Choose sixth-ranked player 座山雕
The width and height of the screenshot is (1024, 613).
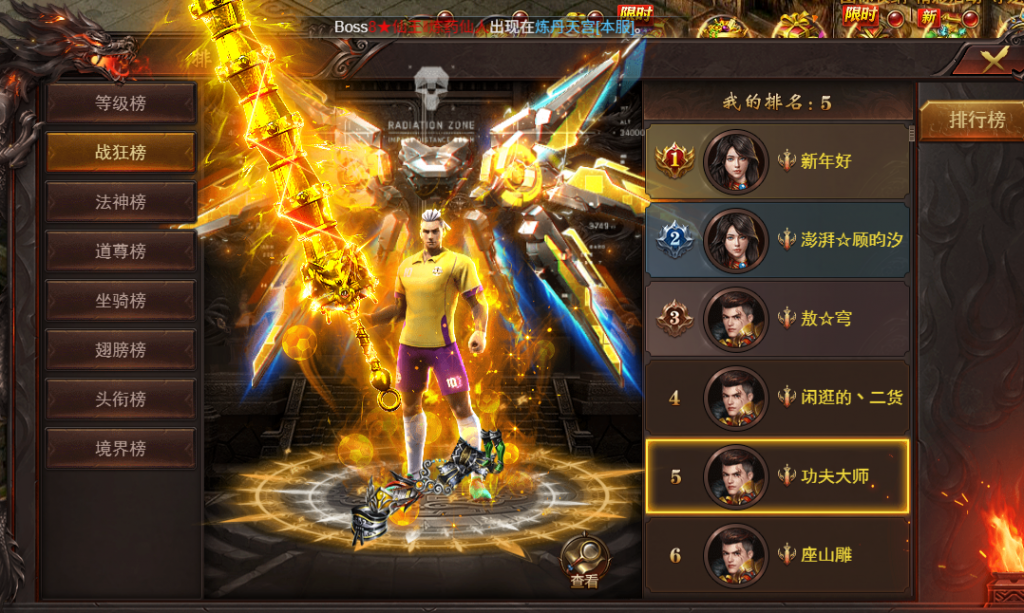pos(777,554)
